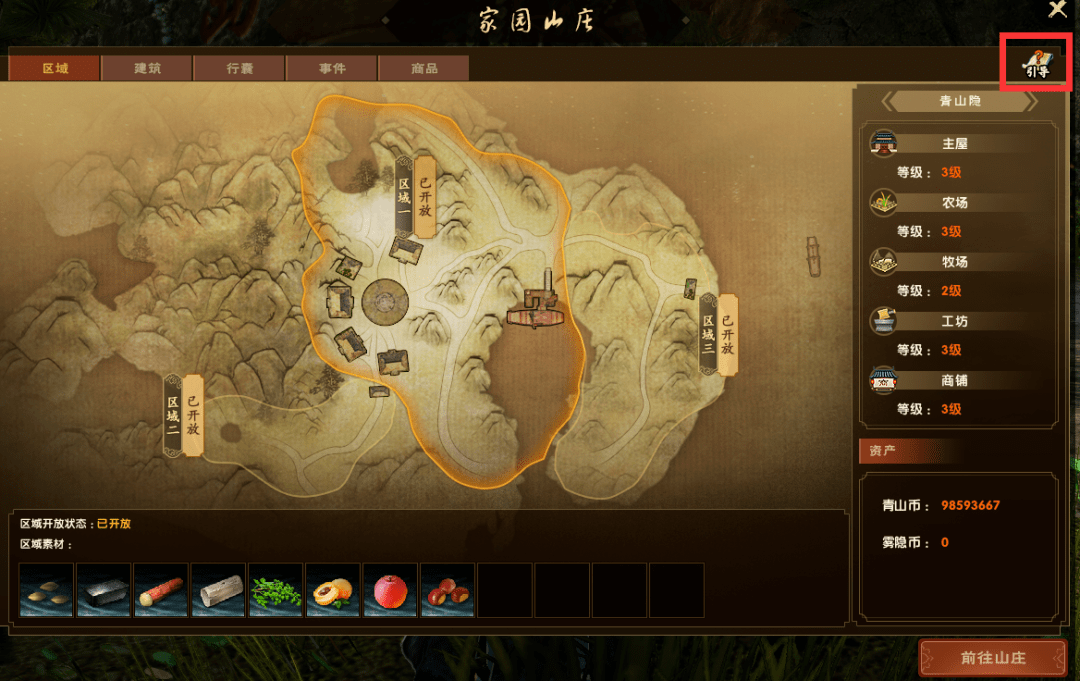This screenshot has height=681, width=1080.
Task: Choose the metal ingot material slot
Action: 103,590
